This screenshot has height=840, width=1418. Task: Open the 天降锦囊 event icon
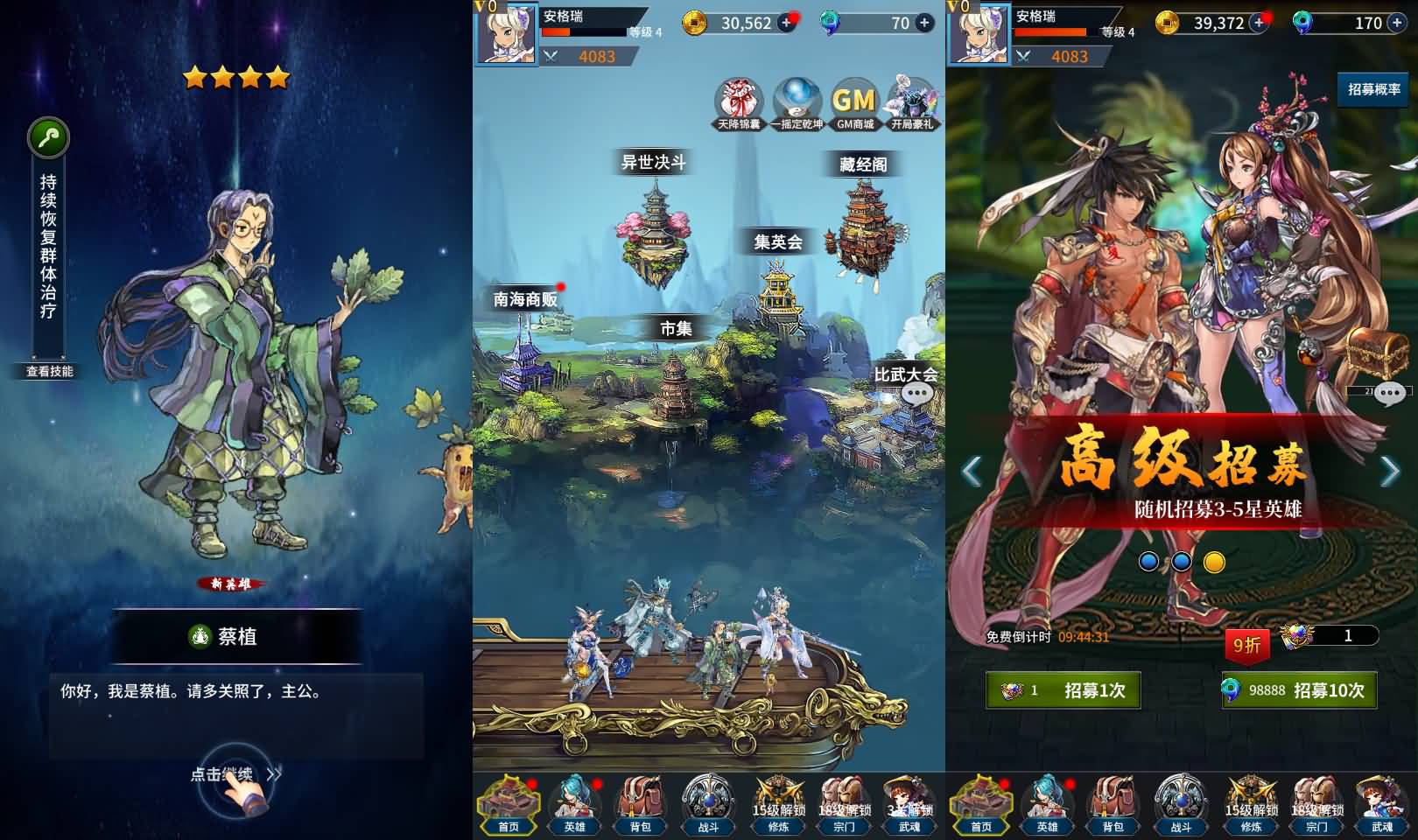click(x=740, y=104)
